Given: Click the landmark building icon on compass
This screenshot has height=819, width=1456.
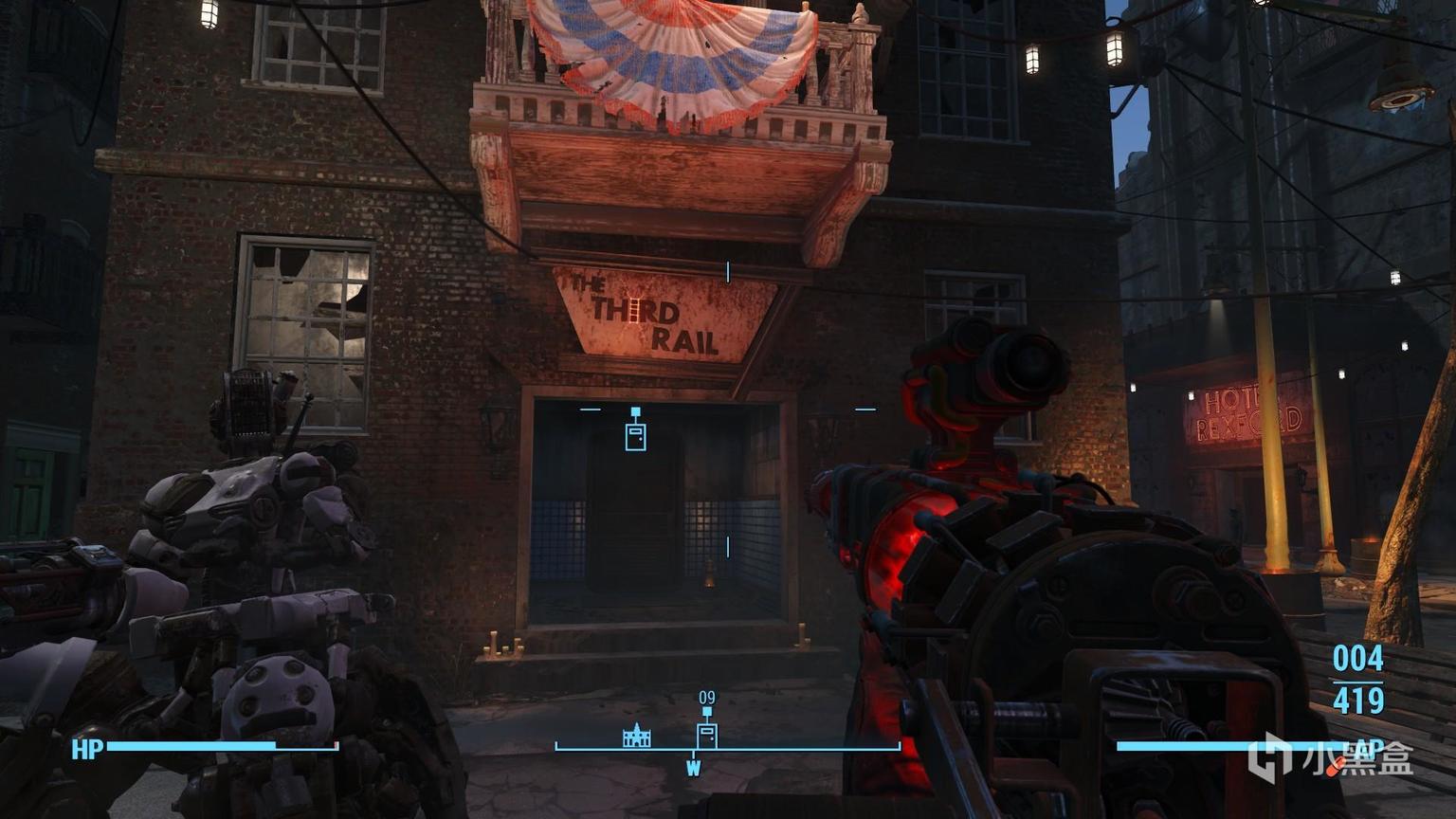Looking at the screenshot, I should [636, 735].
